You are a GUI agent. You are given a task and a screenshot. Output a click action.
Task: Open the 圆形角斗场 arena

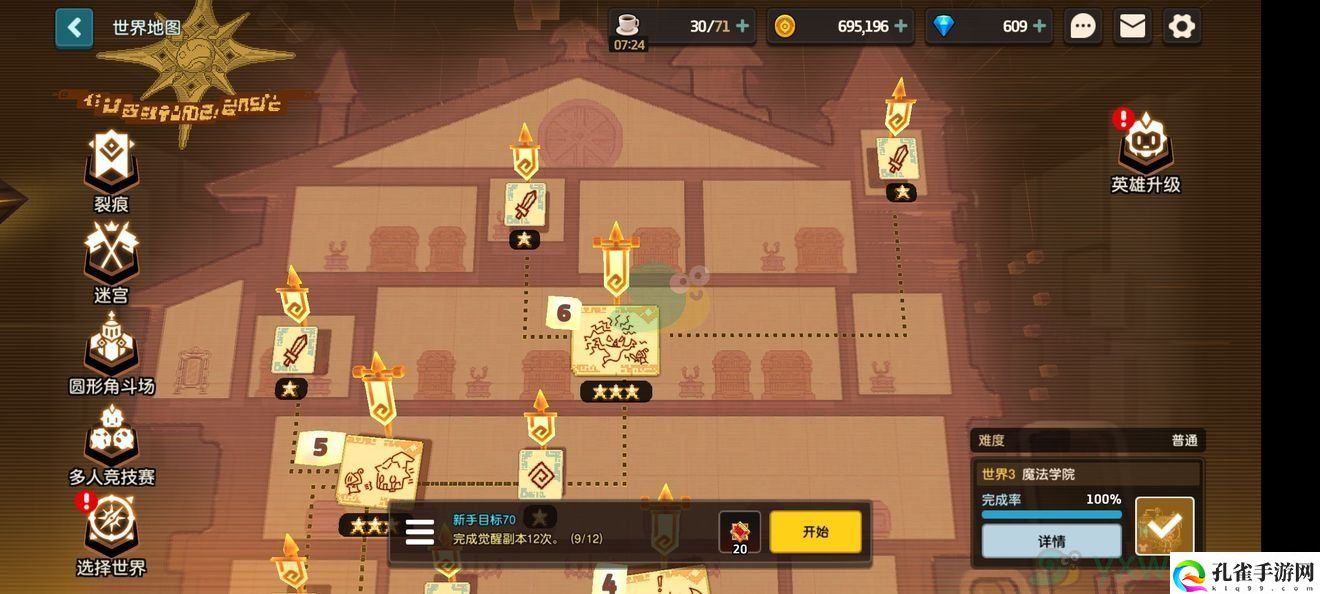pyautogui.click(x=111, y=348)
